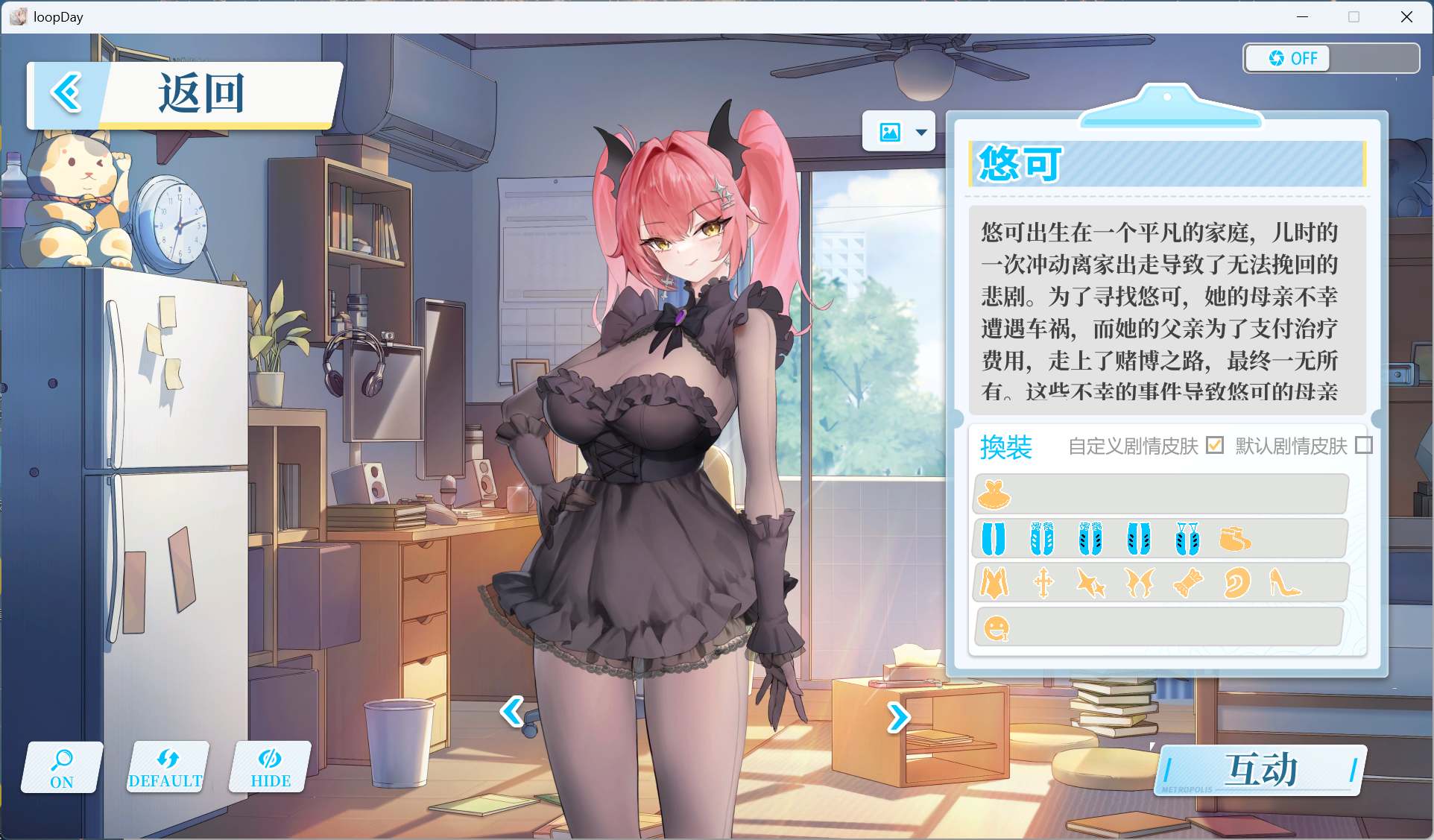Viewport: 1434px width, 840px height.
Task: Select the bat wings accessory icon
Action: (x=1140, y=582)
